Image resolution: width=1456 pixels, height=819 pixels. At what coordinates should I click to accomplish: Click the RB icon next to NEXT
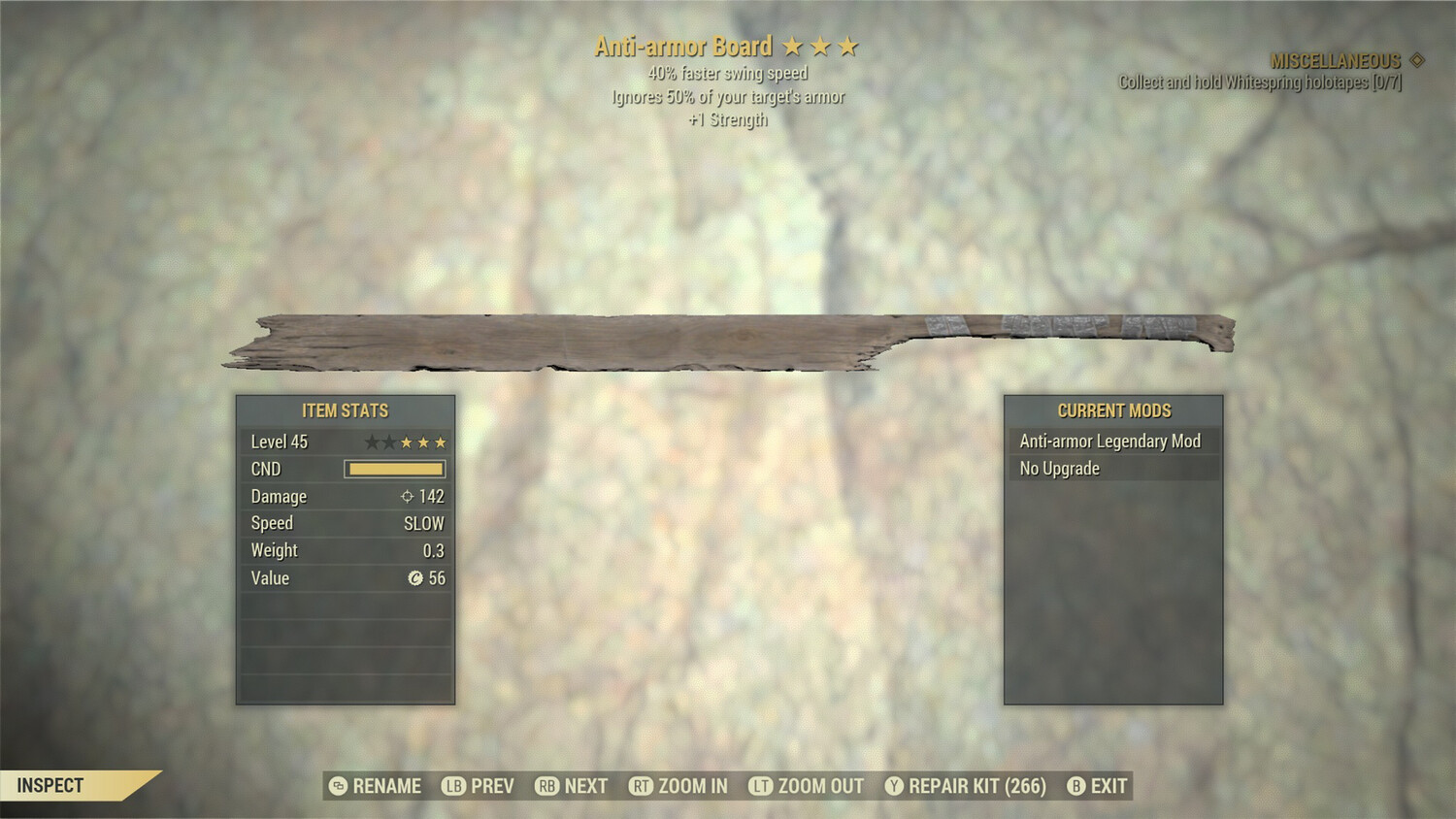pos(547,786)
